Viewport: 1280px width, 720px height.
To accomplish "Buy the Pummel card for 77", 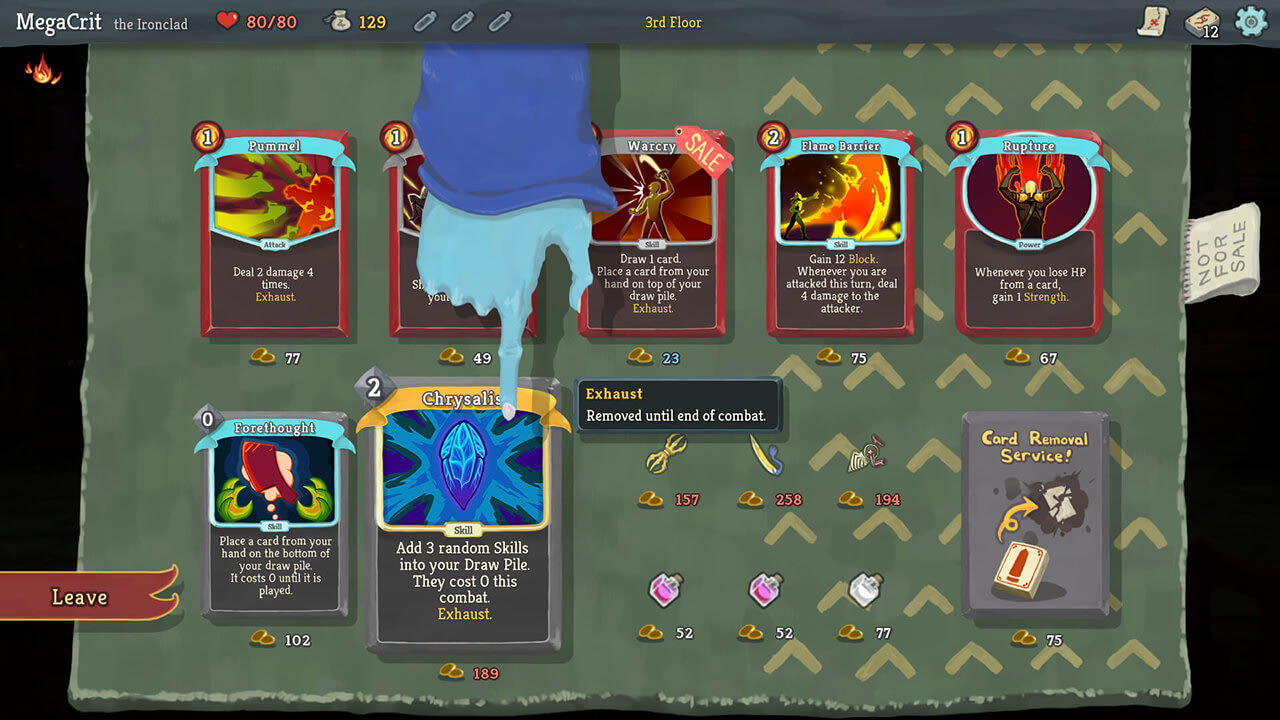I will 275,235.
